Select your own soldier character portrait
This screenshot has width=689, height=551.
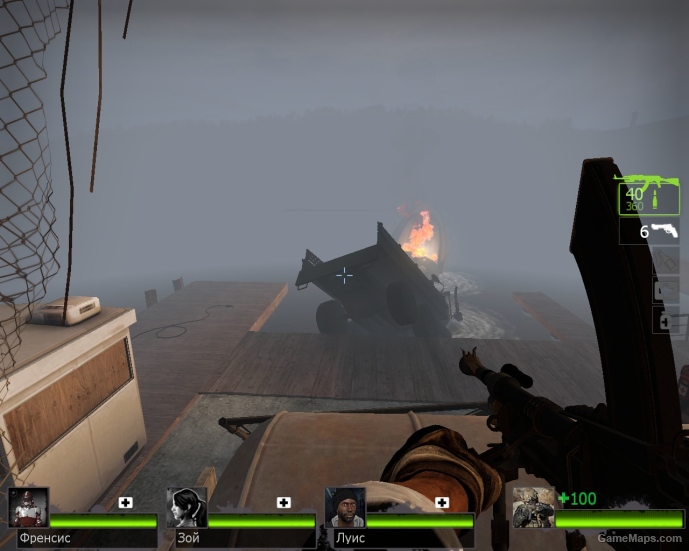point(533,508)
